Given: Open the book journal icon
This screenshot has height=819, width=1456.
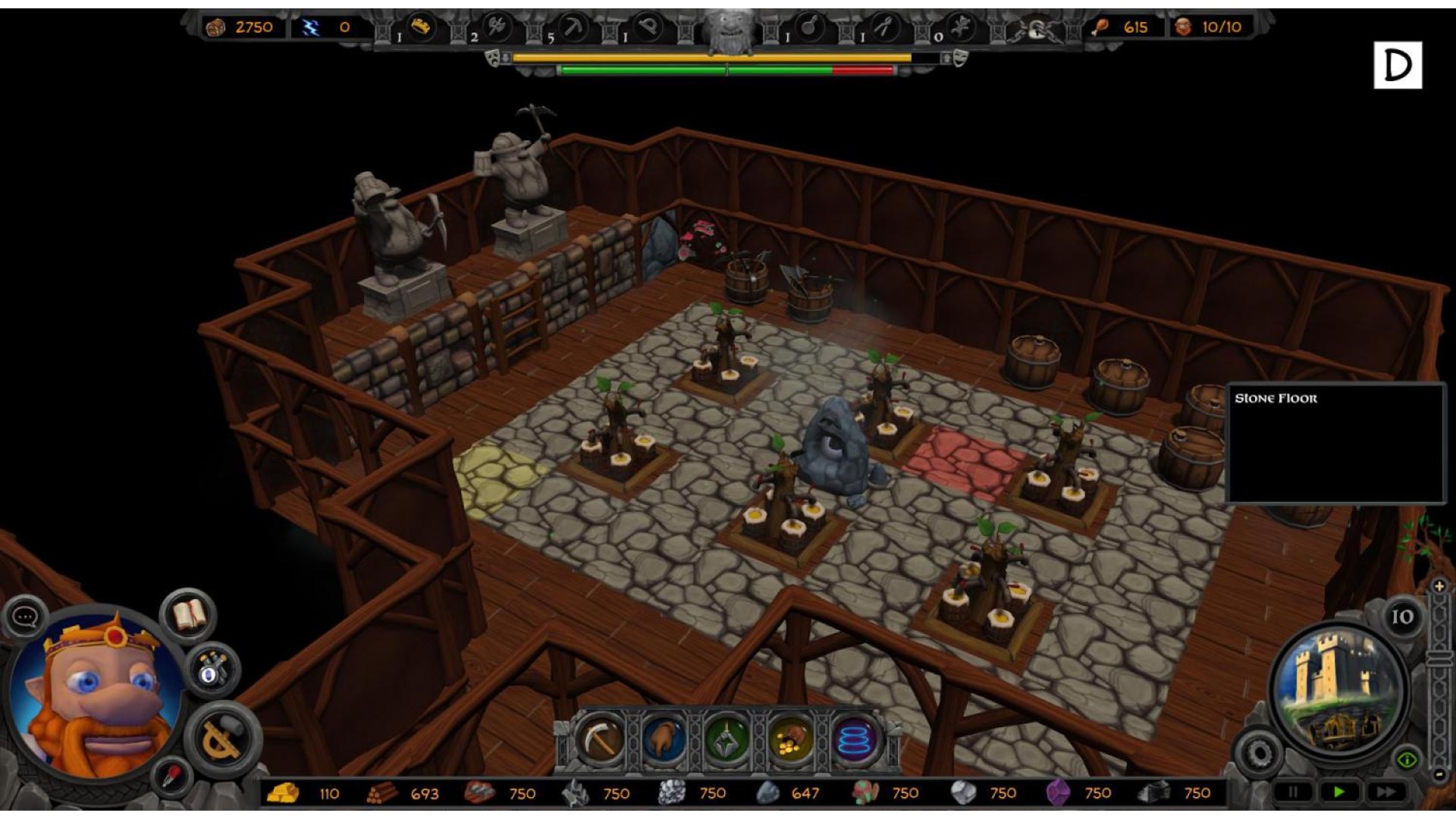Looking at the screenshot, I should pyautogui.click(x=189, y=615).
